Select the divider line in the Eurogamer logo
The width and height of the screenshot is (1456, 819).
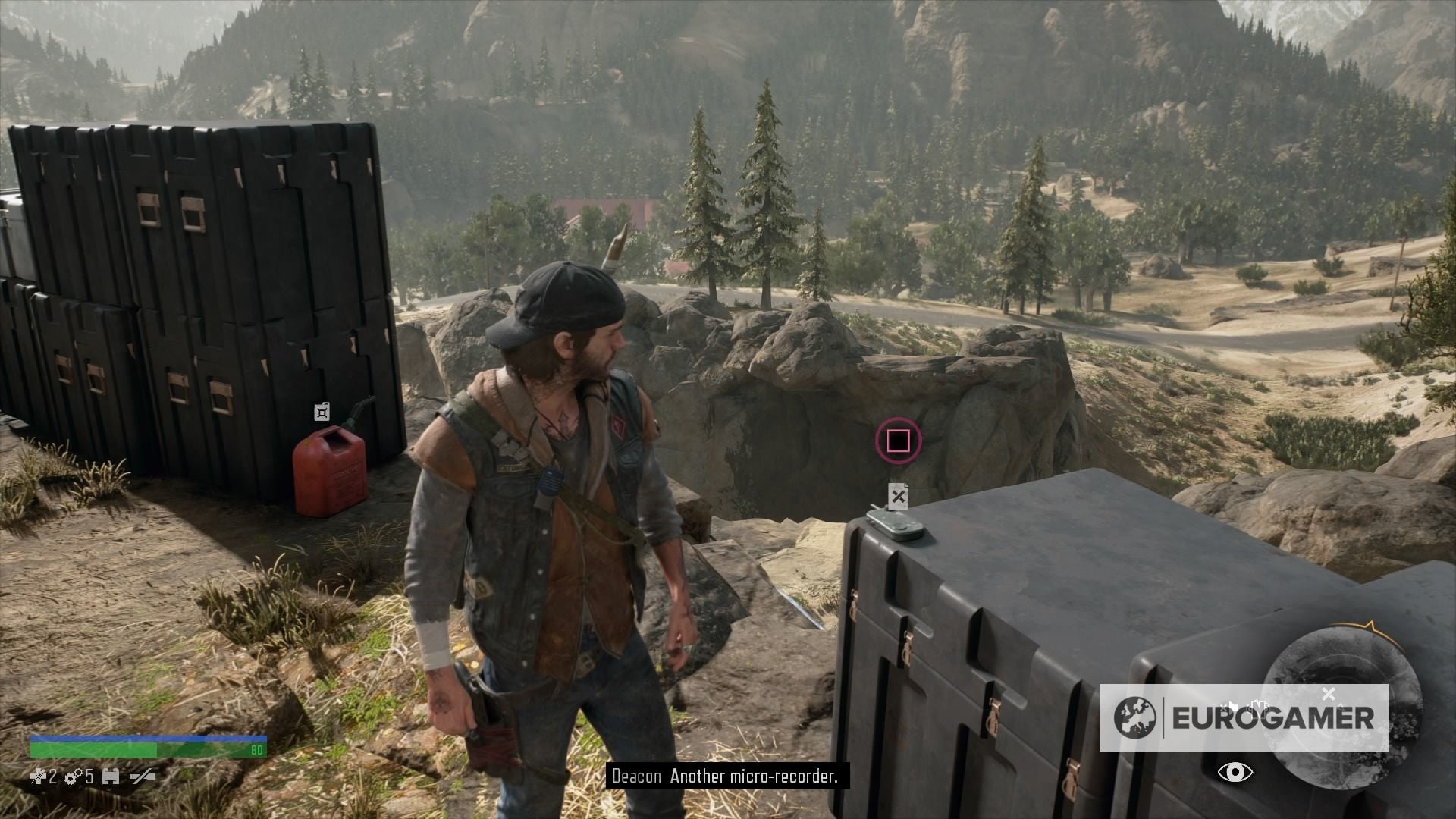[x=1164, y=718]
